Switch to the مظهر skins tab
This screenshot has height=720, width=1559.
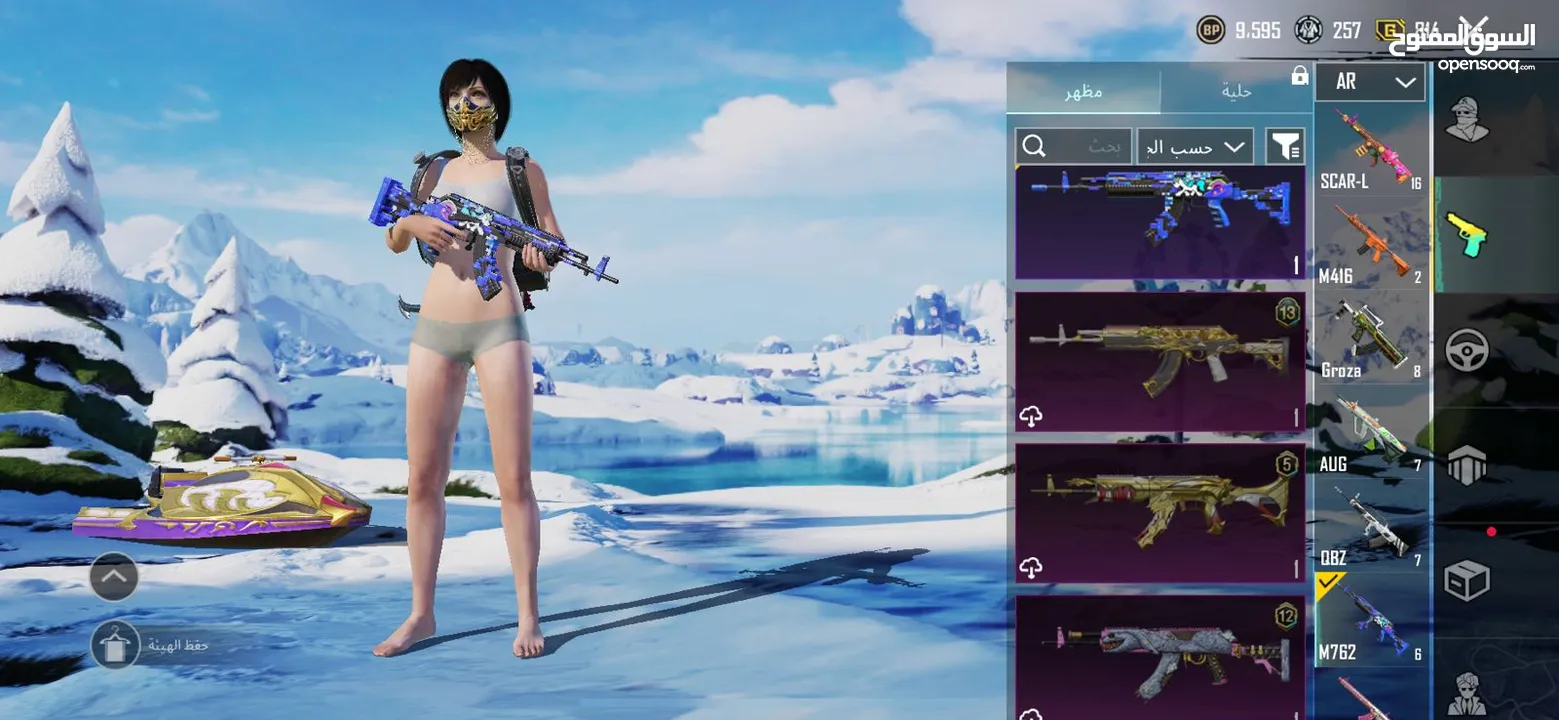pyautogui.click(x=1083, y=91)
